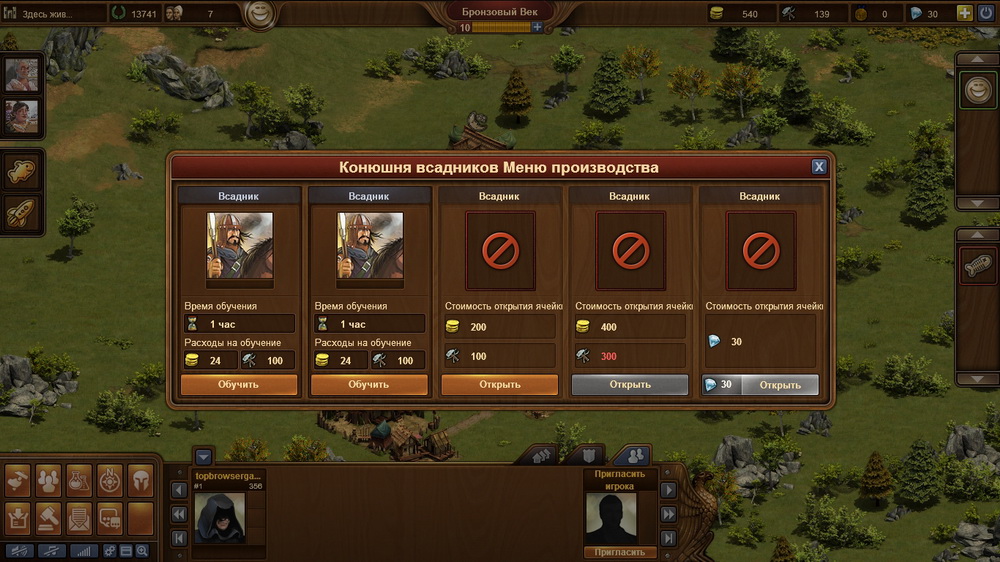This screenshot has width=1000, height=562.
Task: Open the unit slot for 30 diamonds
Action: 760,385
